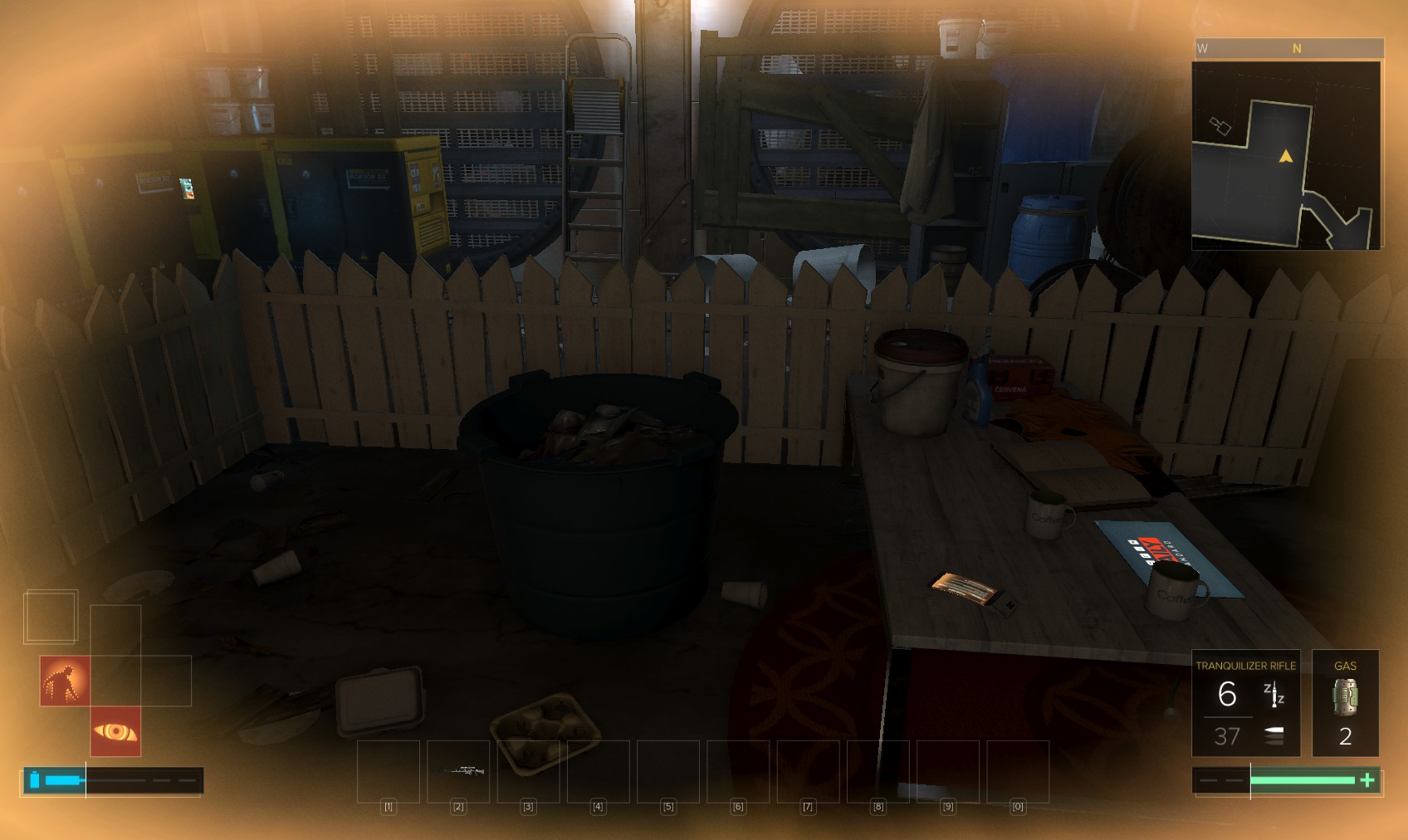
Task: Click the compass strip above the minimap
Action: (1288, 49)
